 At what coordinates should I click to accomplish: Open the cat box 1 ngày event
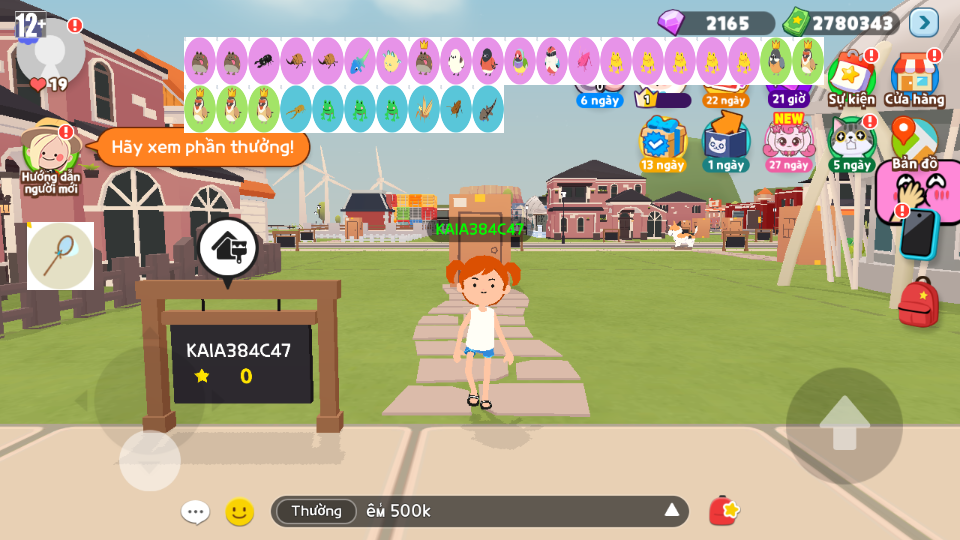(725, 141)
